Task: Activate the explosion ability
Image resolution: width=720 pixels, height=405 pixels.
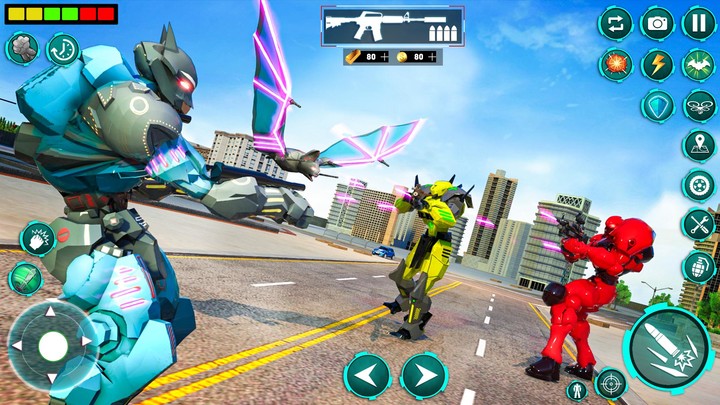Action: click(x=615, y=65)
